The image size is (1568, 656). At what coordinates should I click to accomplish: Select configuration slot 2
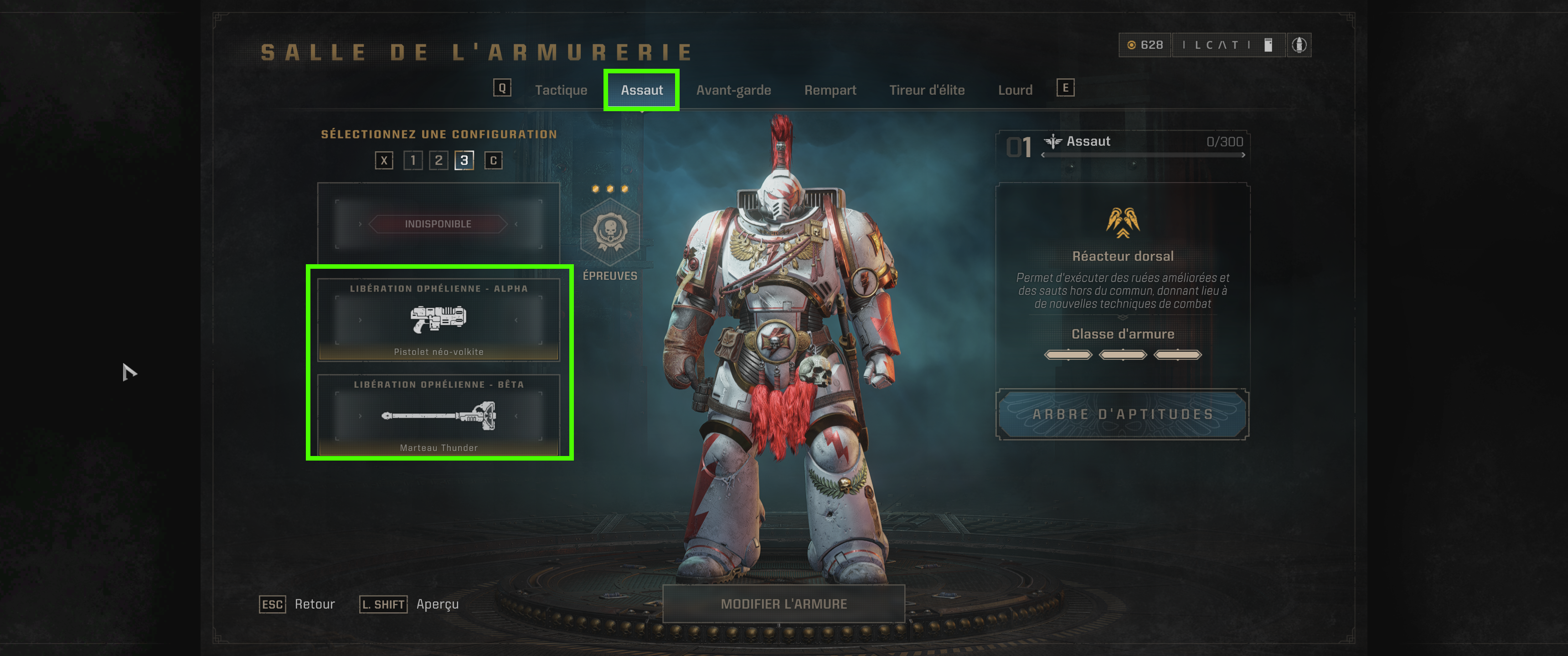438,161
